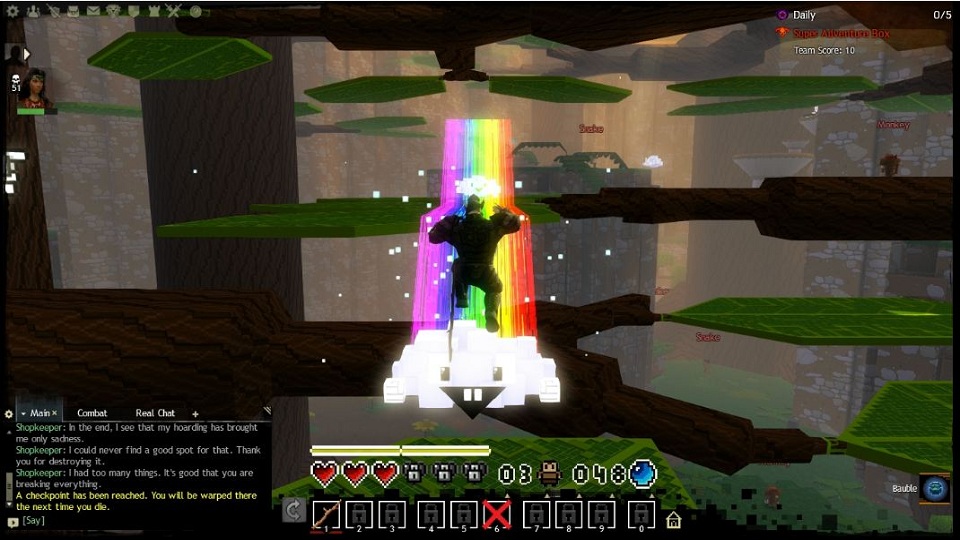The width and height of the screenshot is (960, 540).
Task: Click the home icon beside skill bar
Action: [674, 519]
